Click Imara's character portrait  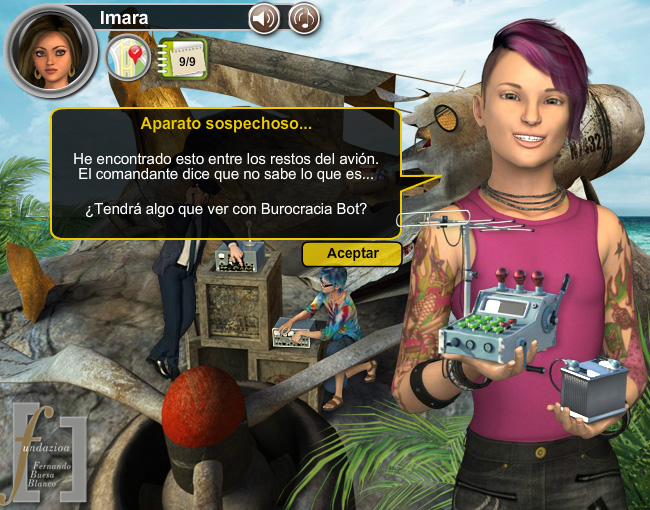click(51, 50)
